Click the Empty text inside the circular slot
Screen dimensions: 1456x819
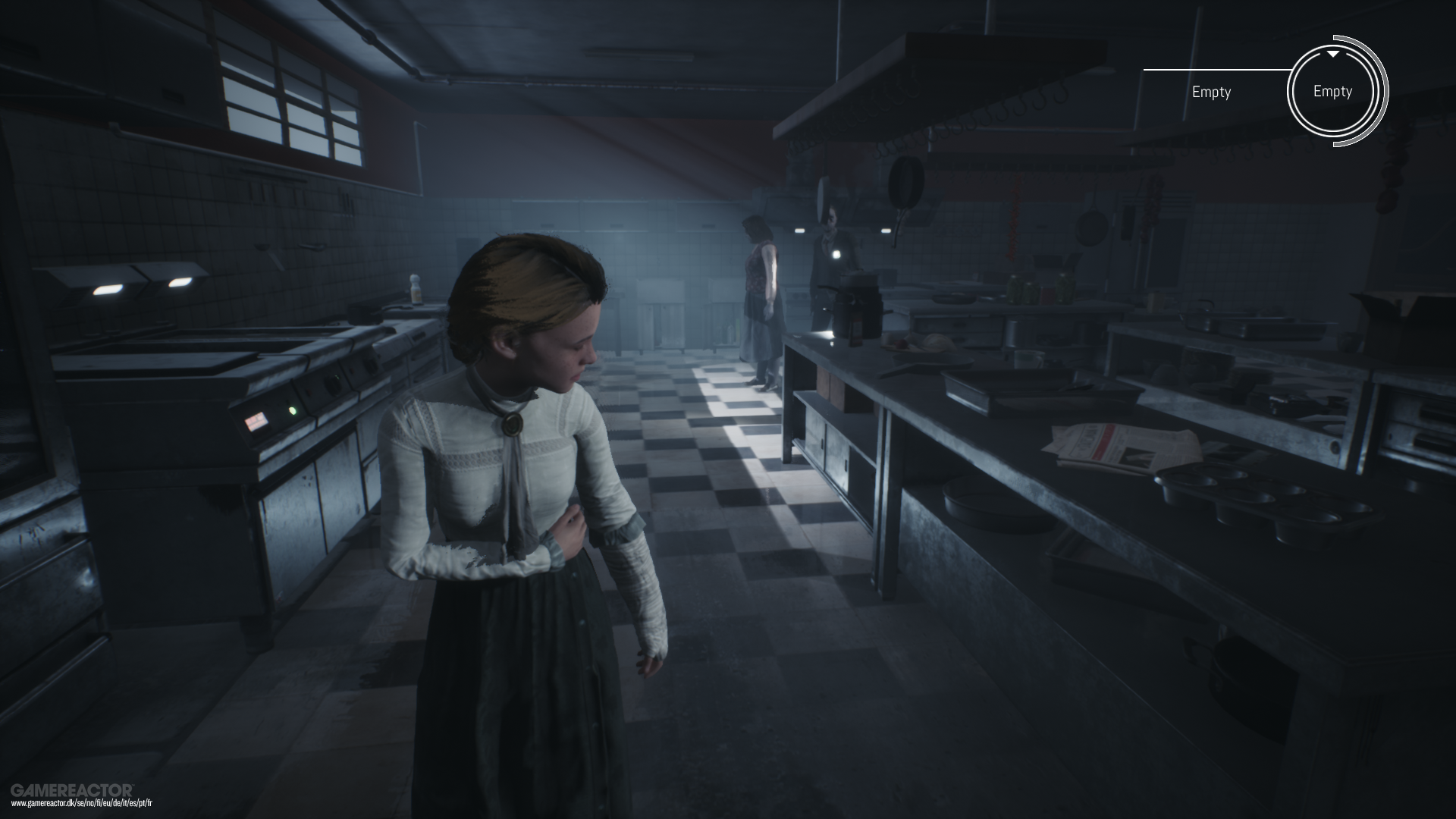[x=1332, y=91]
